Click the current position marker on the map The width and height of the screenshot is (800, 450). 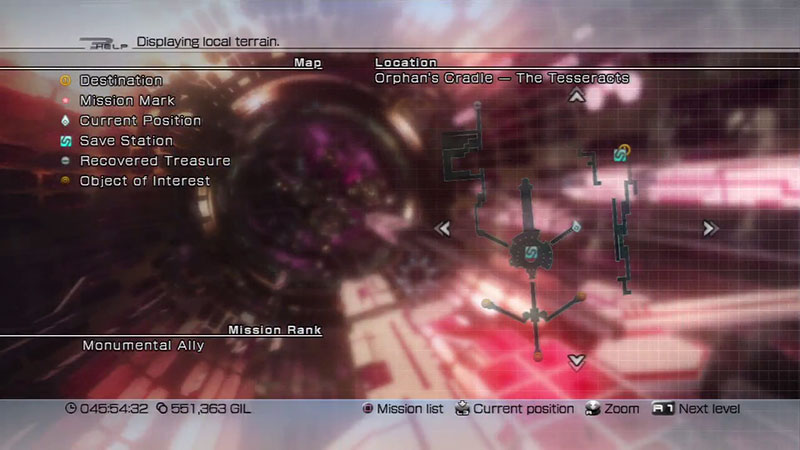tap(577, 227)
